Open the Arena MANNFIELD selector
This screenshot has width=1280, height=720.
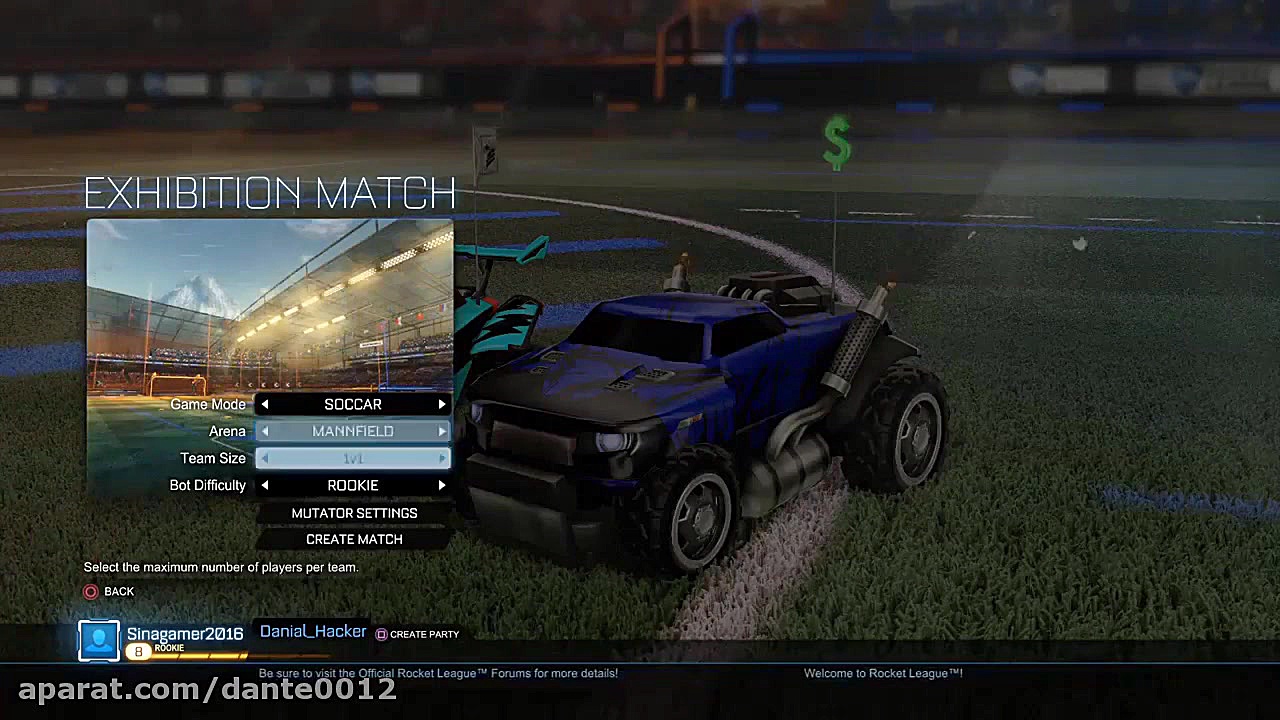[353, 431]
